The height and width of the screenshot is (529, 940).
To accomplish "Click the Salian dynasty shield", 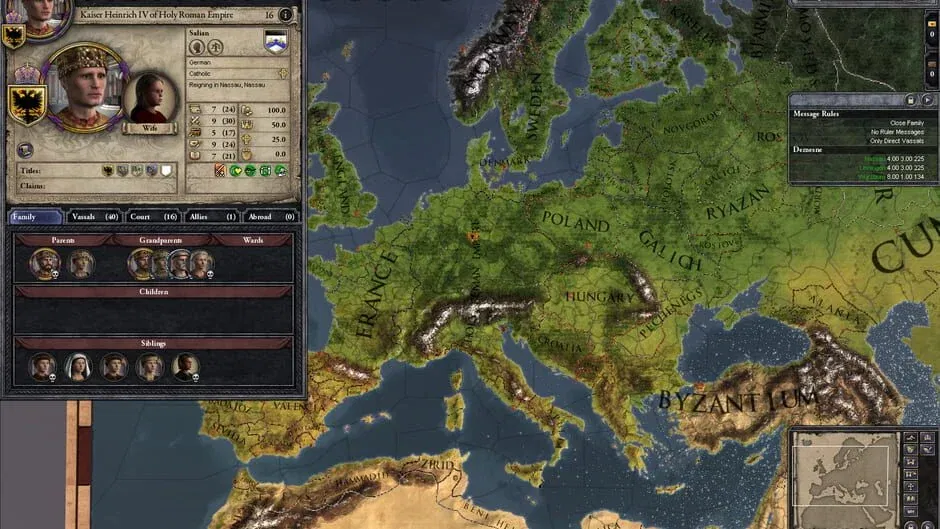I will click(x=275, y=41).
